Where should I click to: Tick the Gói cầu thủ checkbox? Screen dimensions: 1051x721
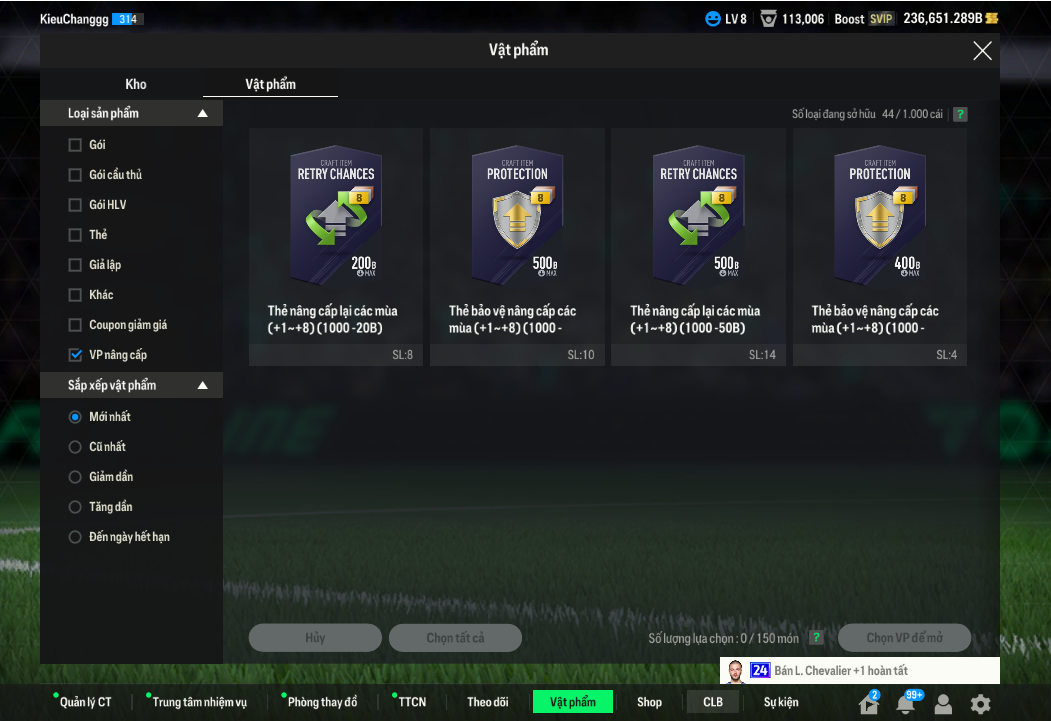point(75,175)
